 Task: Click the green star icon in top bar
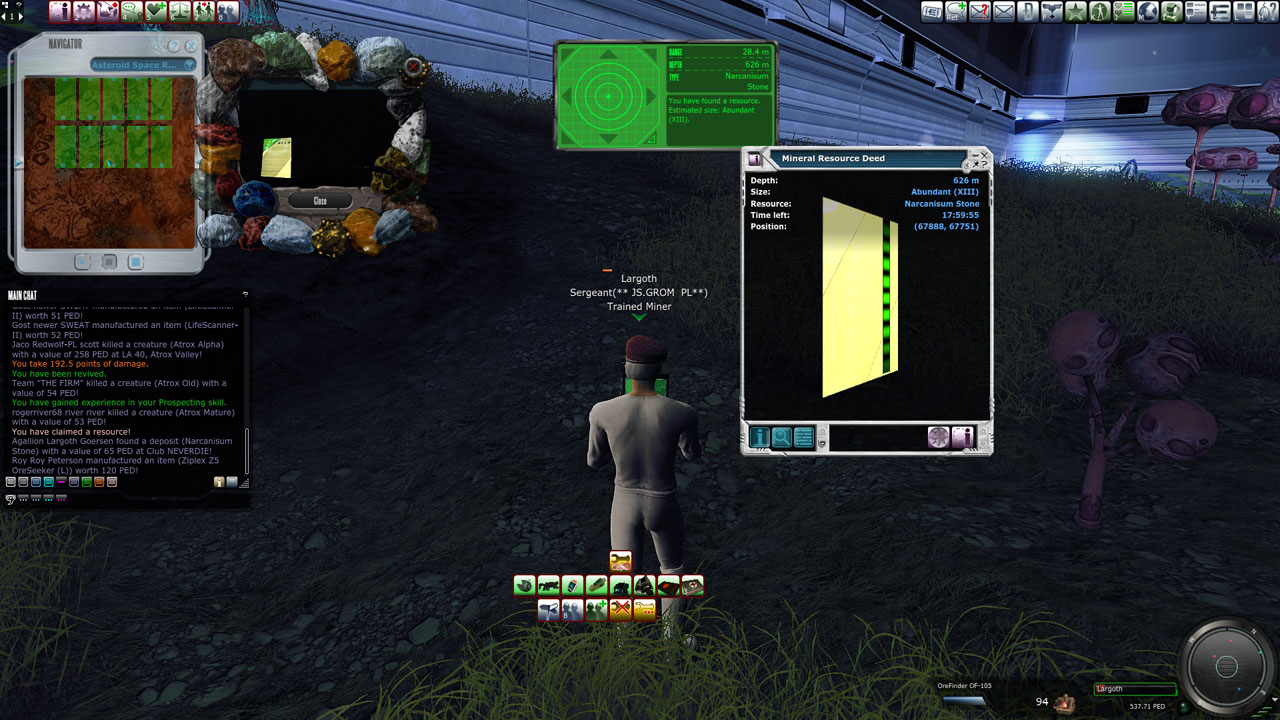[1075, 12]
